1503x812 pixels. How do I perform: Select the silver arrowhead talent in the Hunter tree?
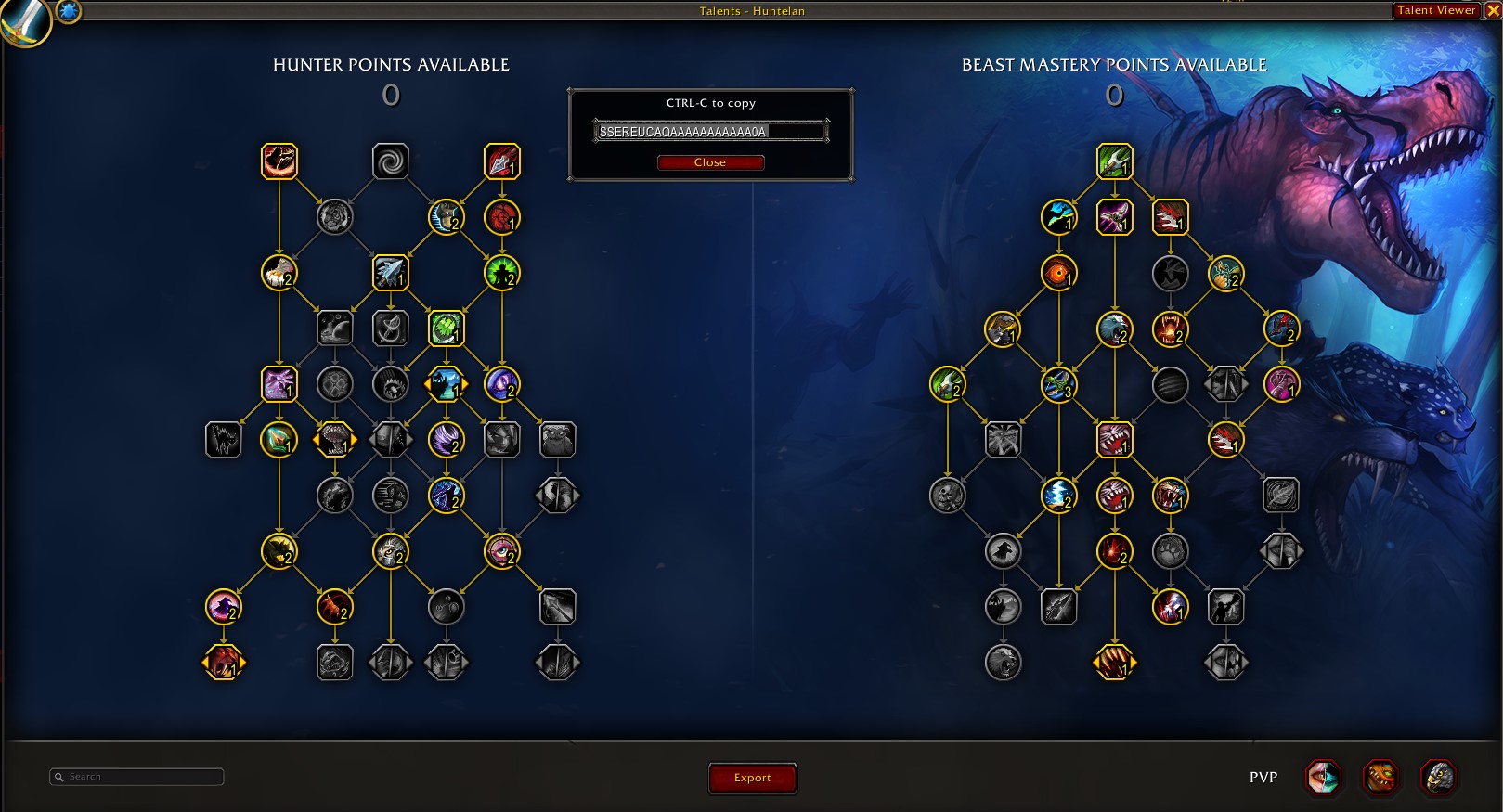click(391, 272)
